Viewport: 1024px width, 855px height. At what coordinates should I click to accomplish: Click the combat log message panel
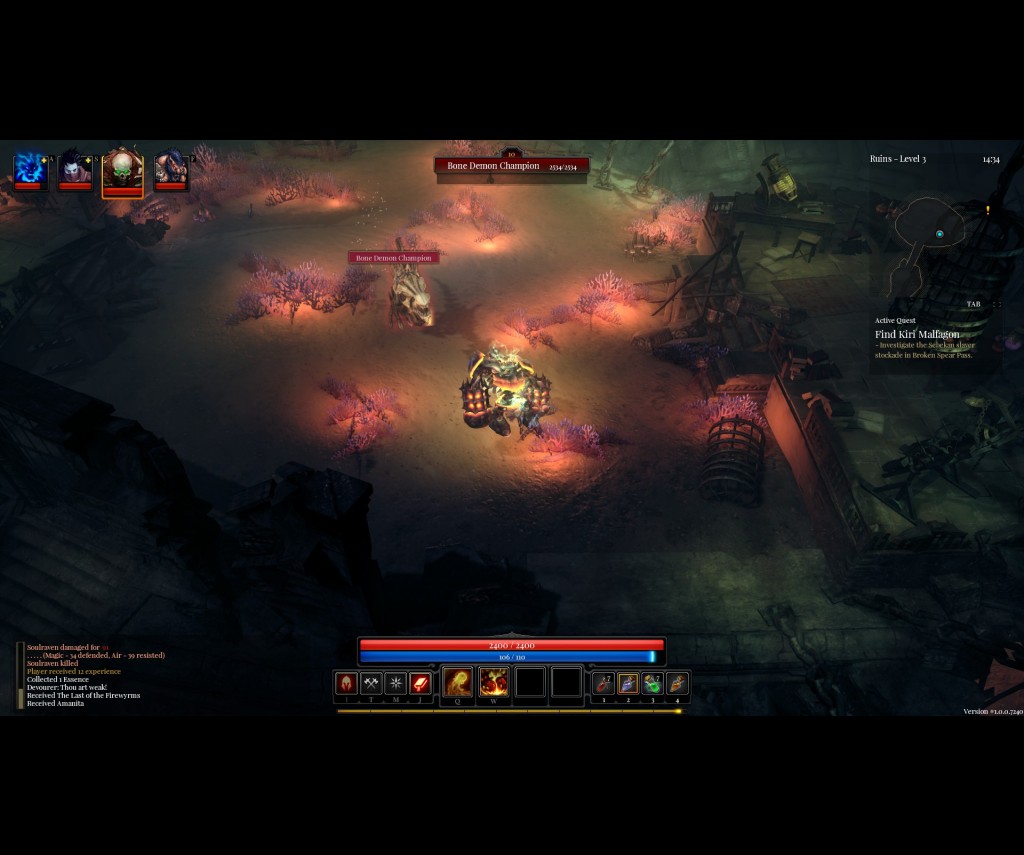coord(90,675)
